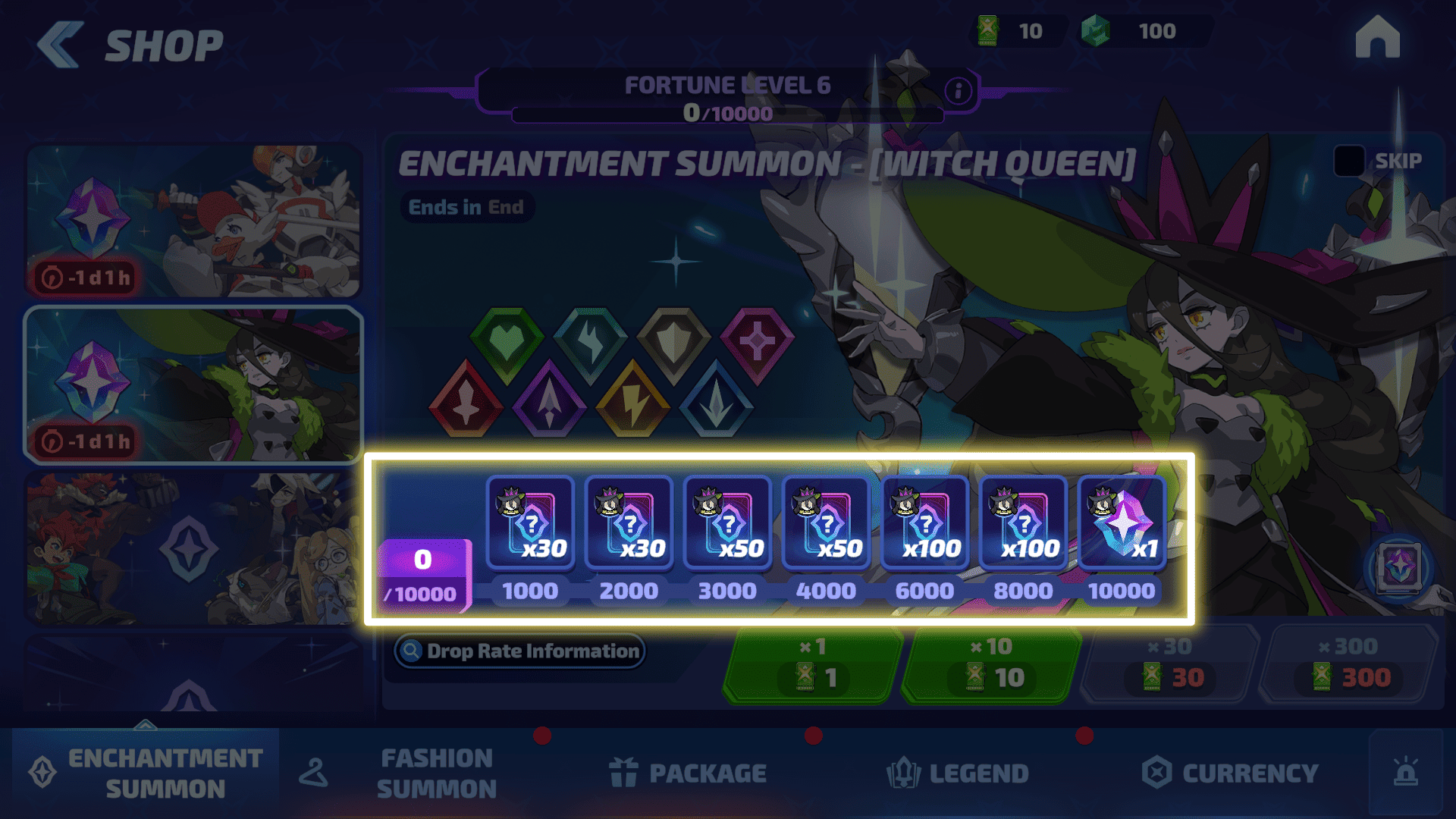Return to the home screen

[1377, 38]
